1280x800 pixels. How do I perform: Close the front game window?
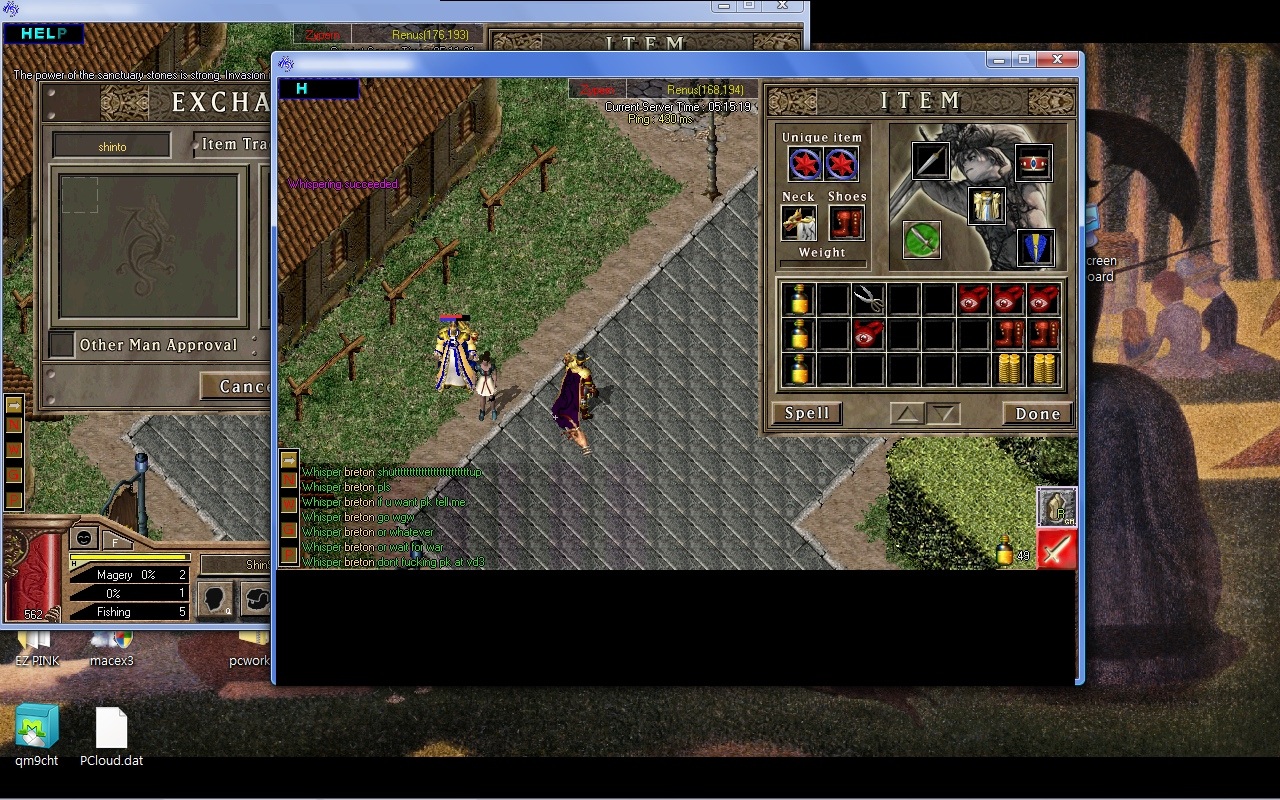[x=1056, y=60]
